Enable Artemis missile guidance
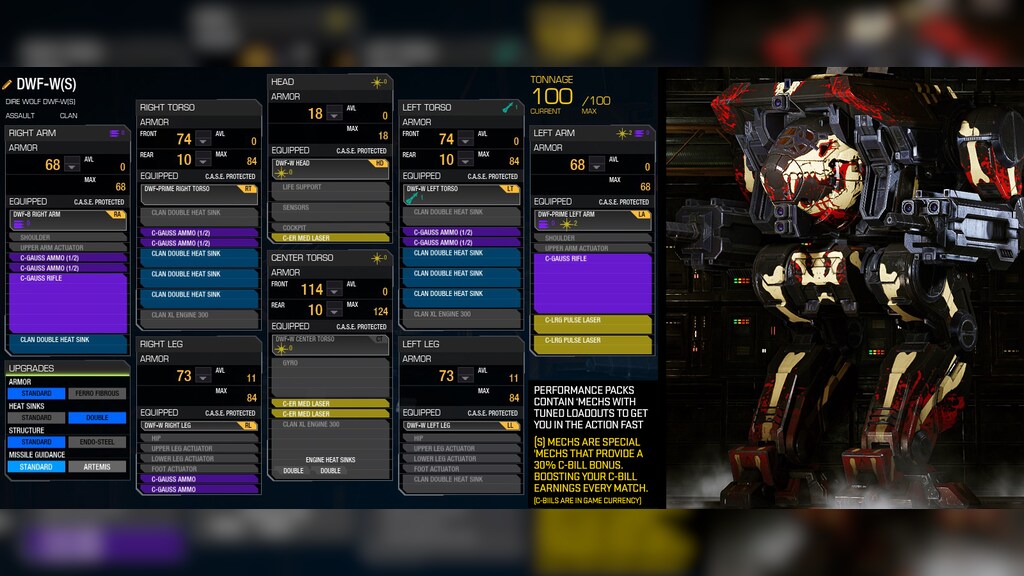1024x576 pixels. click(x=97, y=467)
